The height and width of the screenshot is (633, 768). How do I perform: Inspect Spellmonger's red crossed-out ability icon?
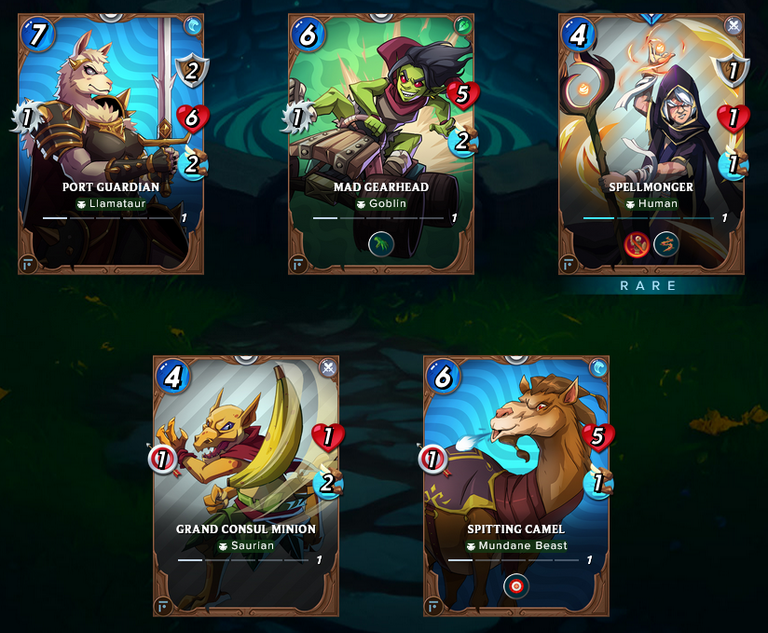pyautogui.click(x=638, y=244)
